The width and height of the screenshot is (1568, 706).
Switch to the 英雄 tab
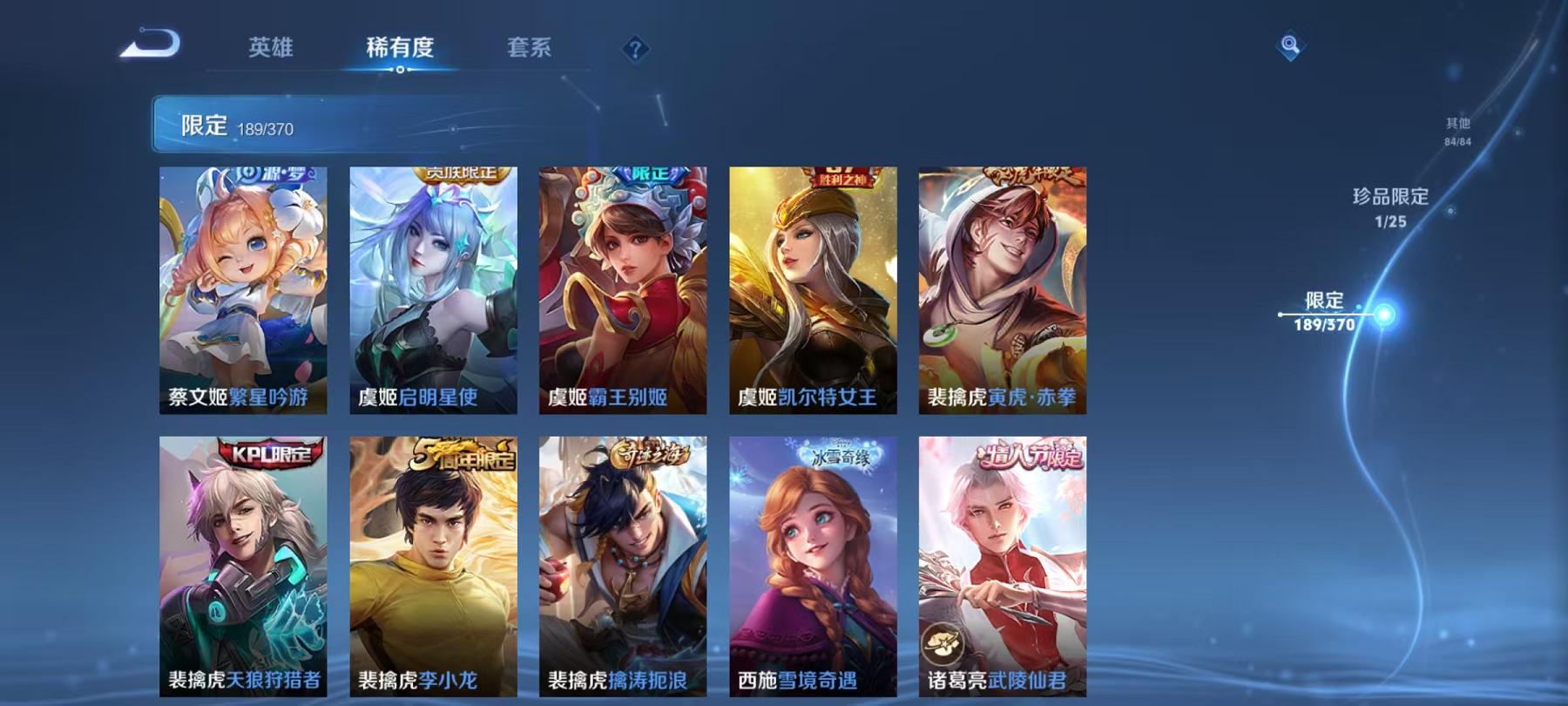(x=273, y=48)
